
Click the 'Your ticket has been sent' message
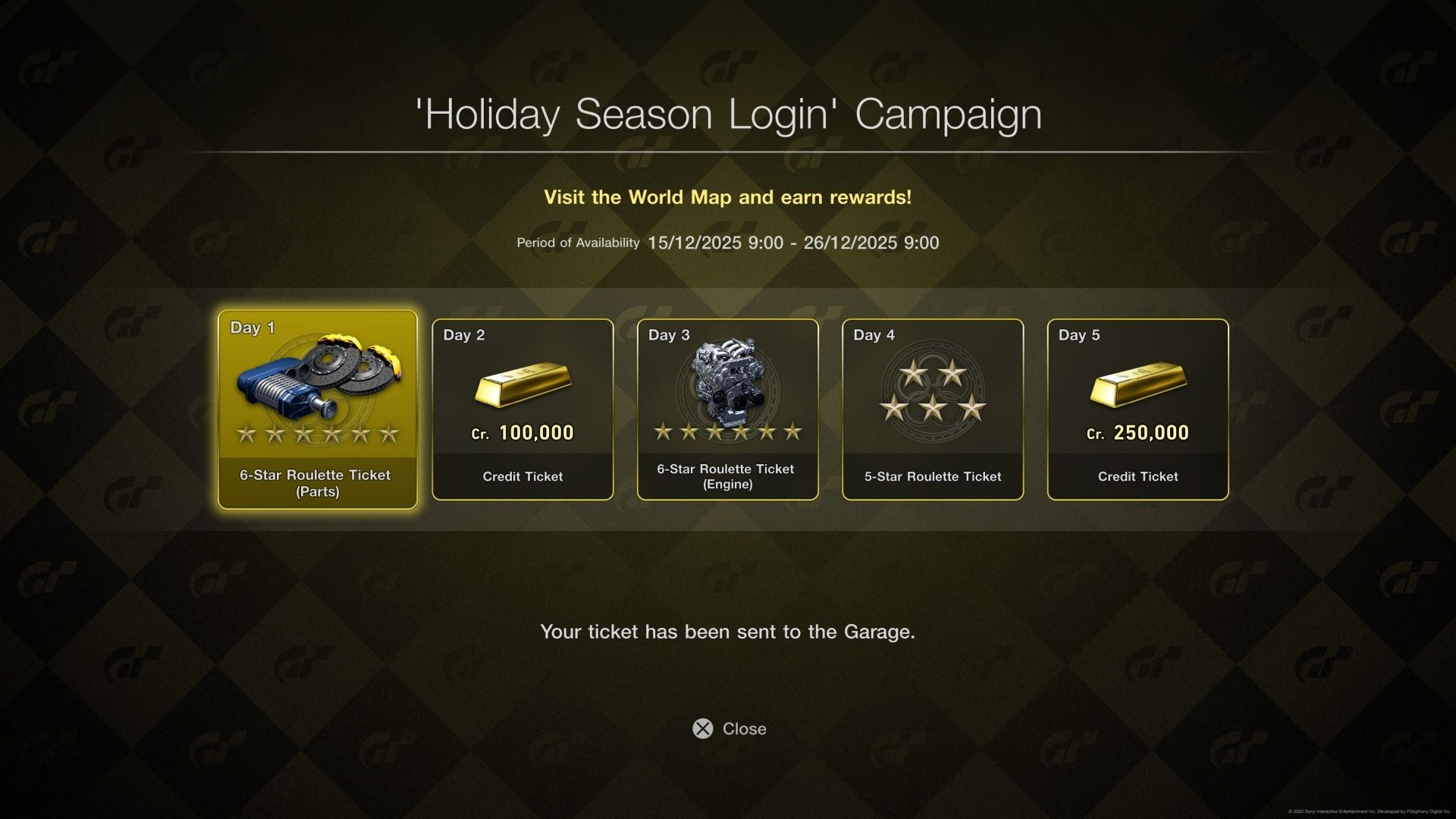pyautogui.click(x=728, y=631)
